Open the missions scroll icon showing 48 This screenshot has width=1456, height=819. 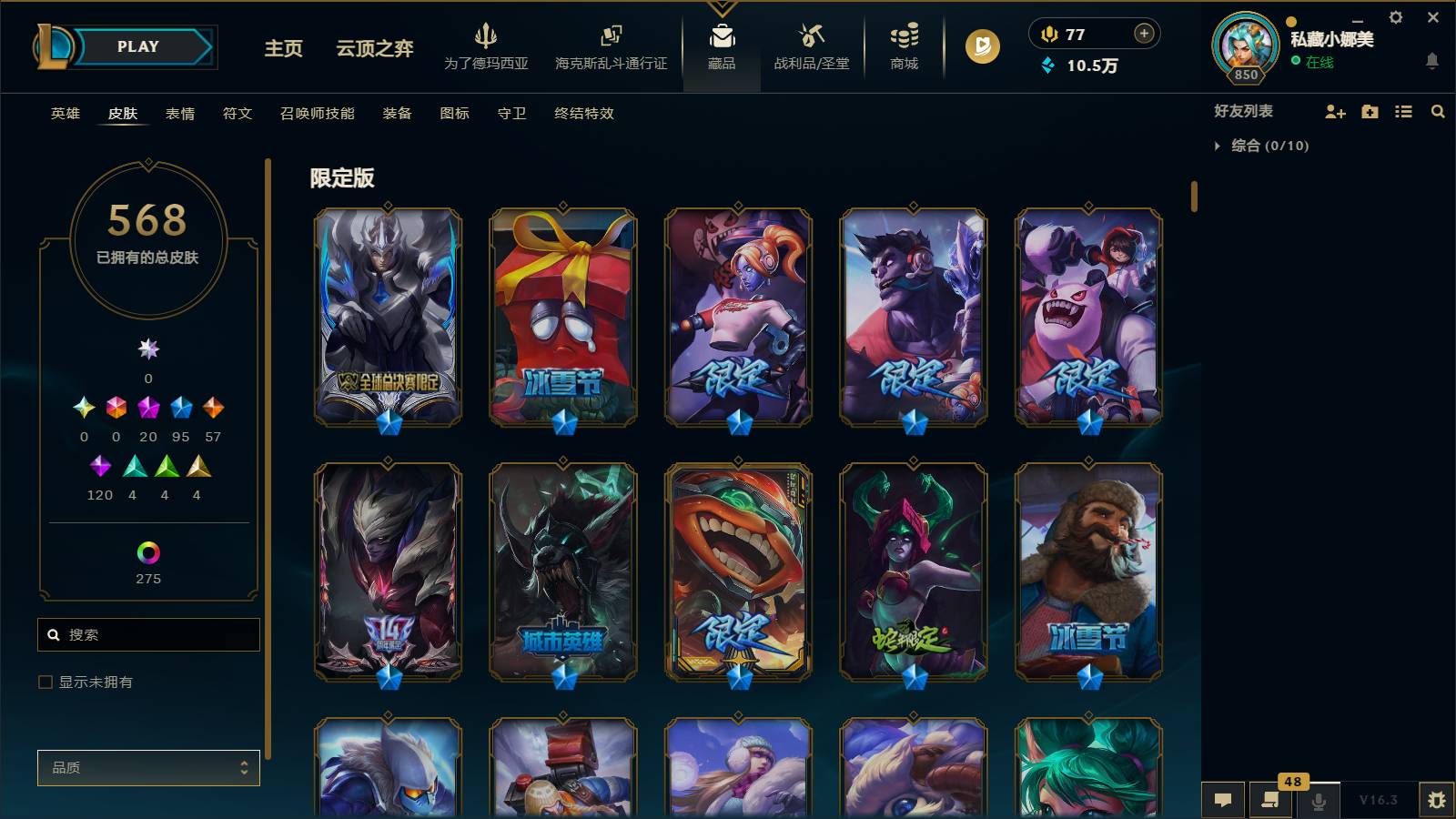point(1270,801)
